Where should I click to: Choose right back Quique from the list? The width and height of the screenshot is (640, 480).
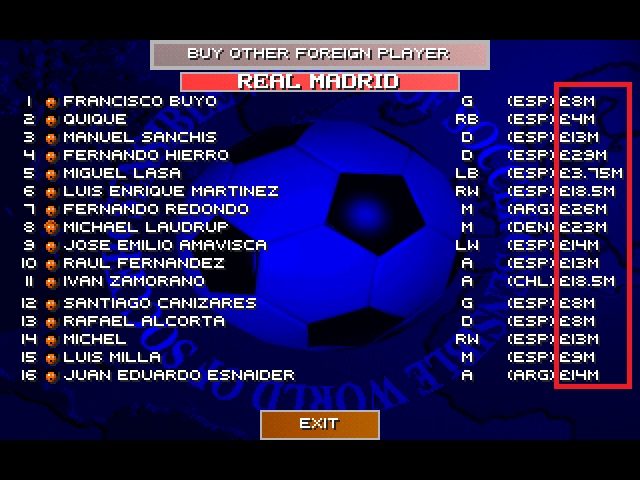click(95, 119)
